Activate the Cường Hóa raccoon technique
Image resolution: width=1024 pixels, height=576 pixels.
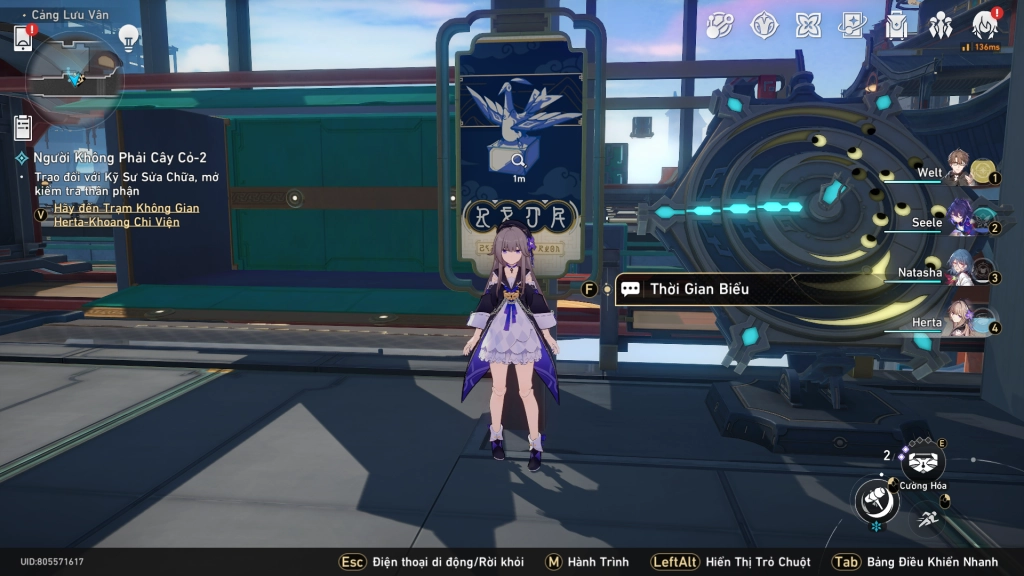pos(922,462)
